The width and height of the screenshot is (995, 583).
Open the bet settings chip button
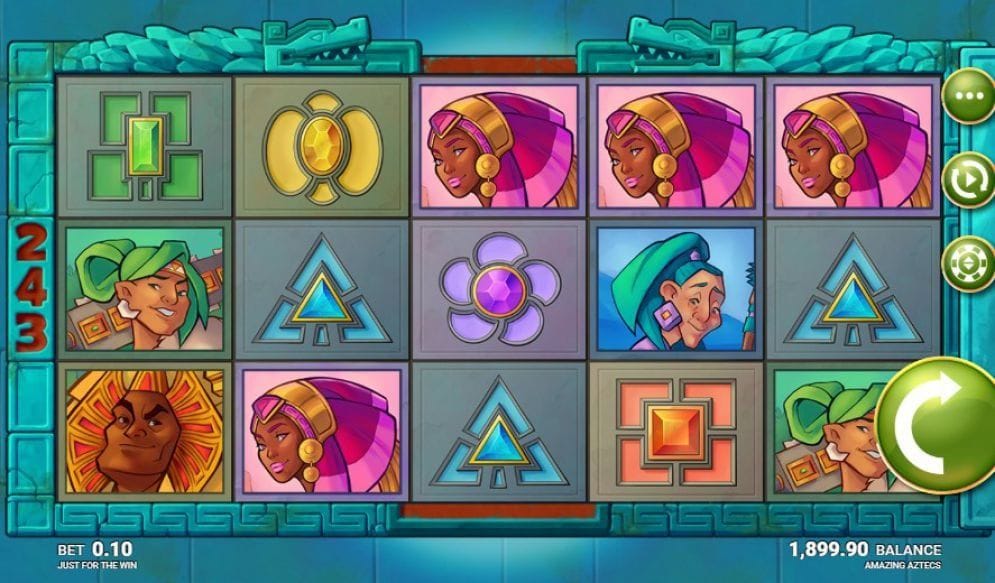[x=968, y=264]
